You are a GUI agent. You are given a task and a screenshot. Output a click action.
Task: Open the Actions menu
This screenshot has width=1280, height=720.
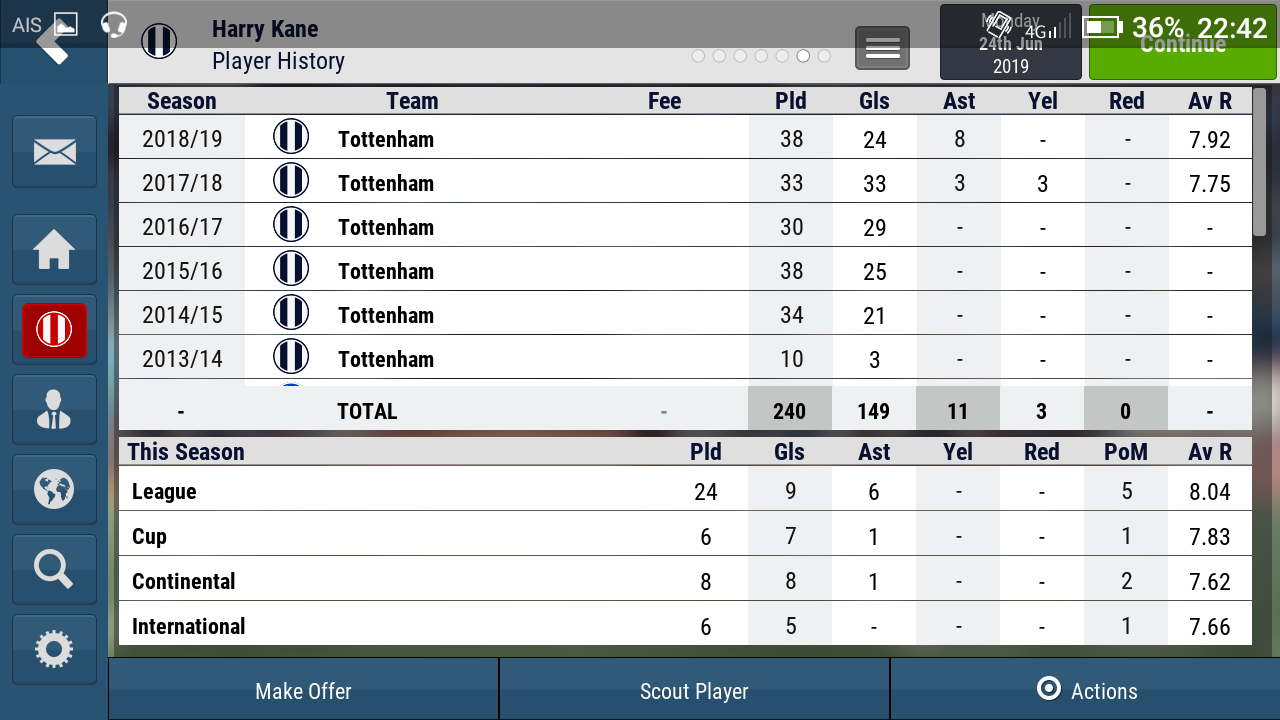(x=1085, y=691)
